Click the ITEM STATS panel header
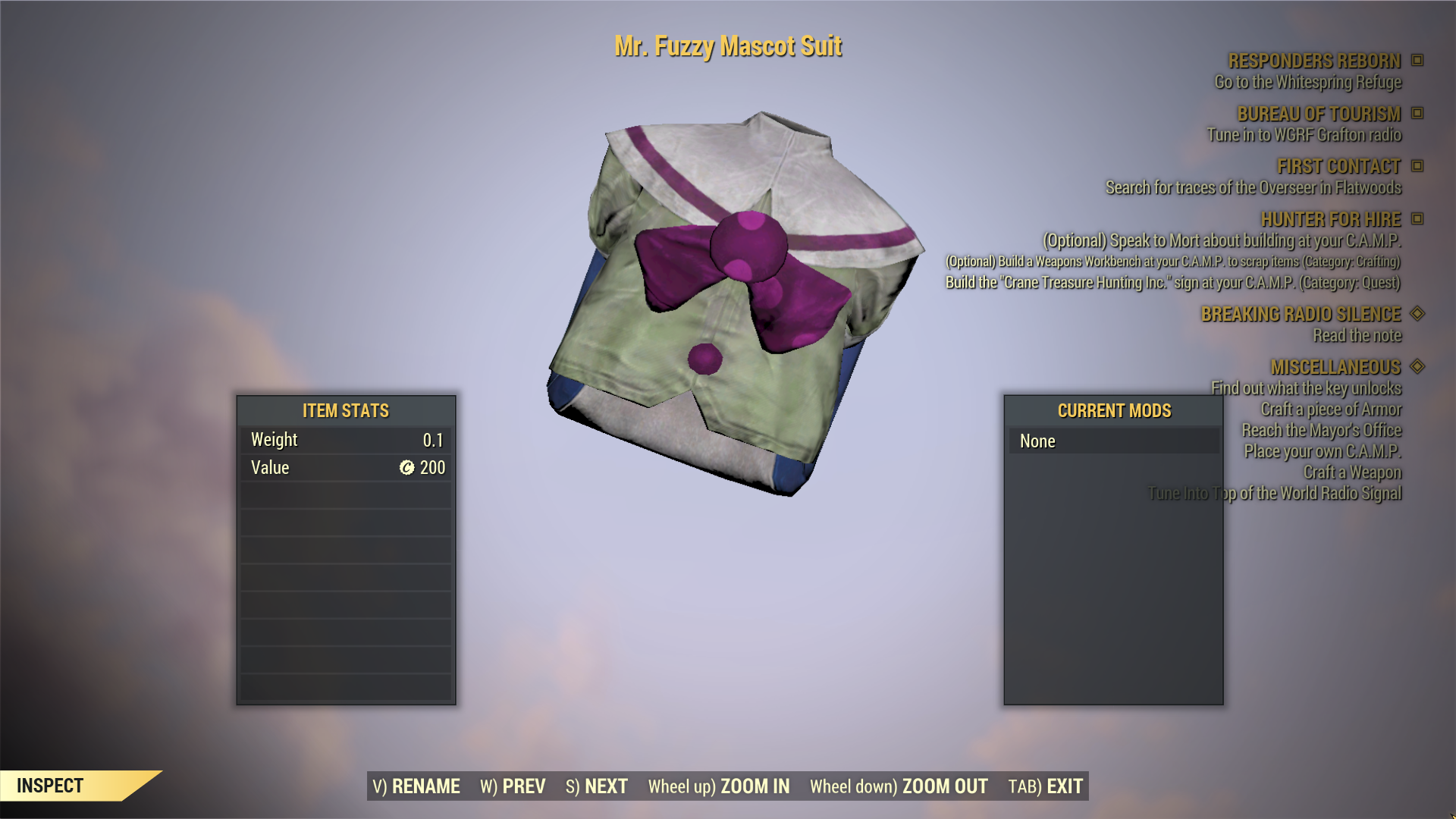The width and height of the screenshot is (1456, 819). 345,410
